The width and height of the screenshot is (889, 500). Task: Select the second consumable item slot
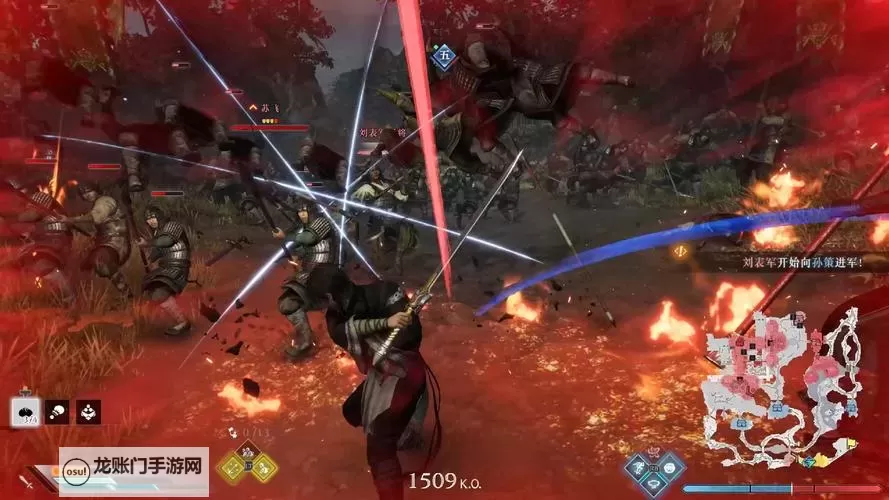(58, 411)
